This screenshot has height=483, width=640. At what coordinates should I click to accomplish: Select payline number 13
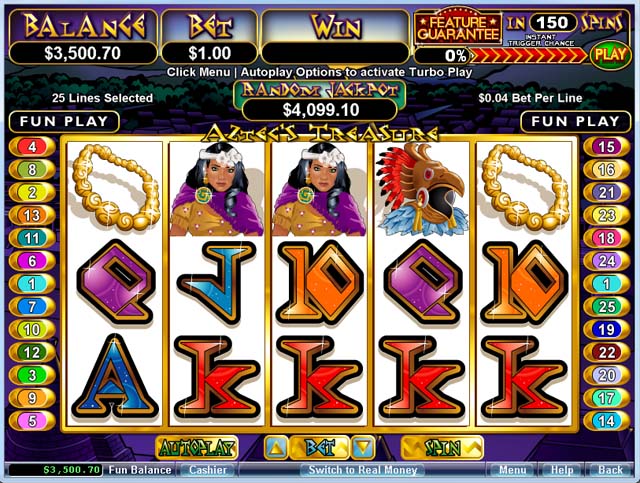pos(33,215)
